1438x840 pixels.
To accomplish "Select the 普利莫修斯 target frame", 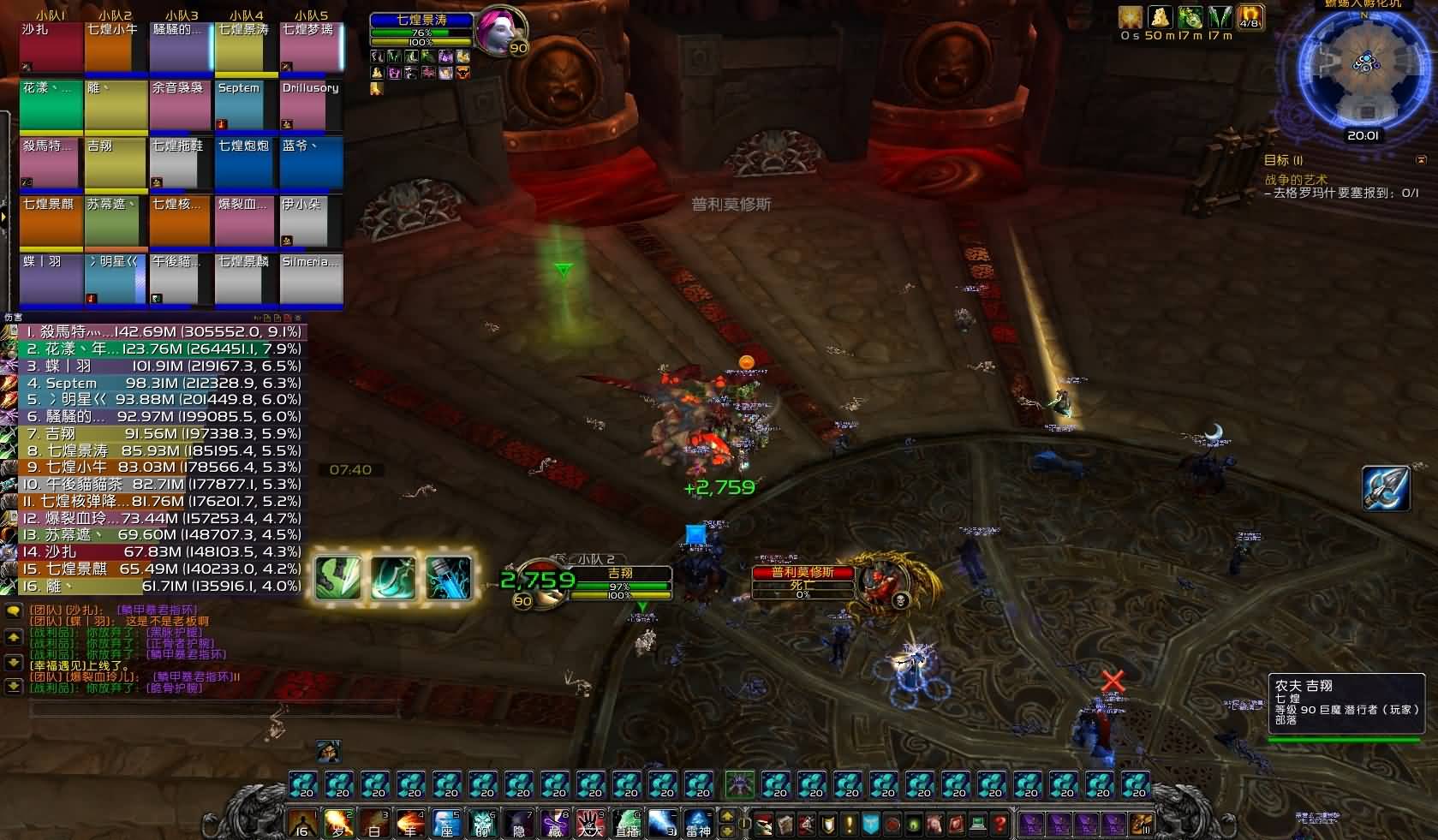I will coord(803,582).
